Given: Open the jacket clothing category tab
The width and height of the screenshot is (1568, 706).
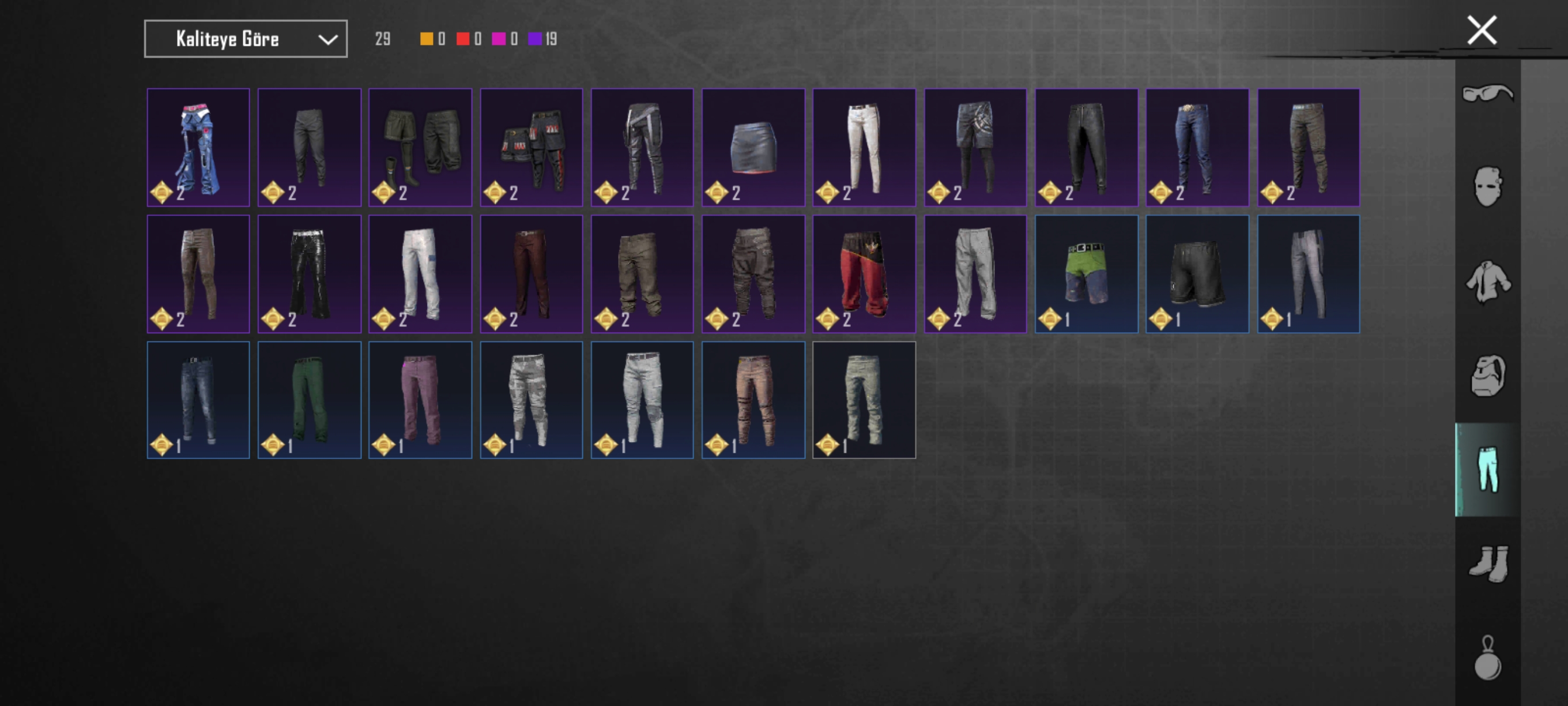Looking at the screenshot, I should click(1487, 281).
